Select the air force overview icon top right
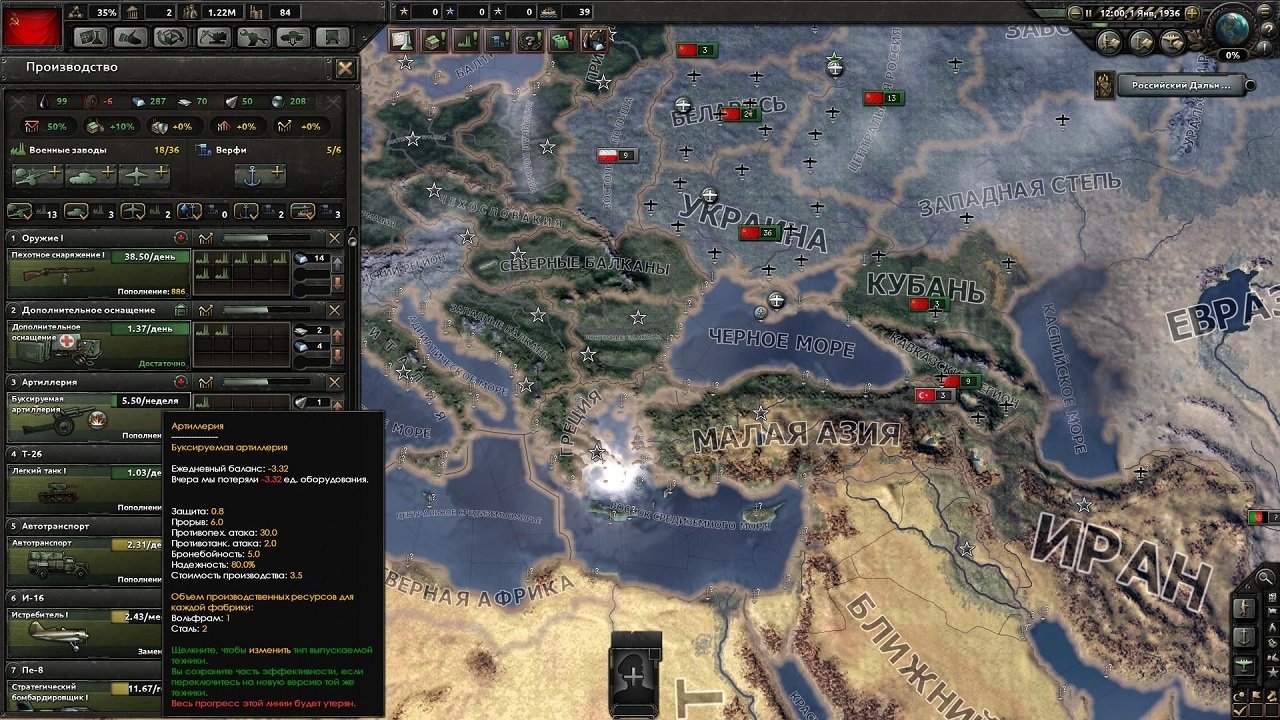 pyautogui.click(x=1170, y=41)
